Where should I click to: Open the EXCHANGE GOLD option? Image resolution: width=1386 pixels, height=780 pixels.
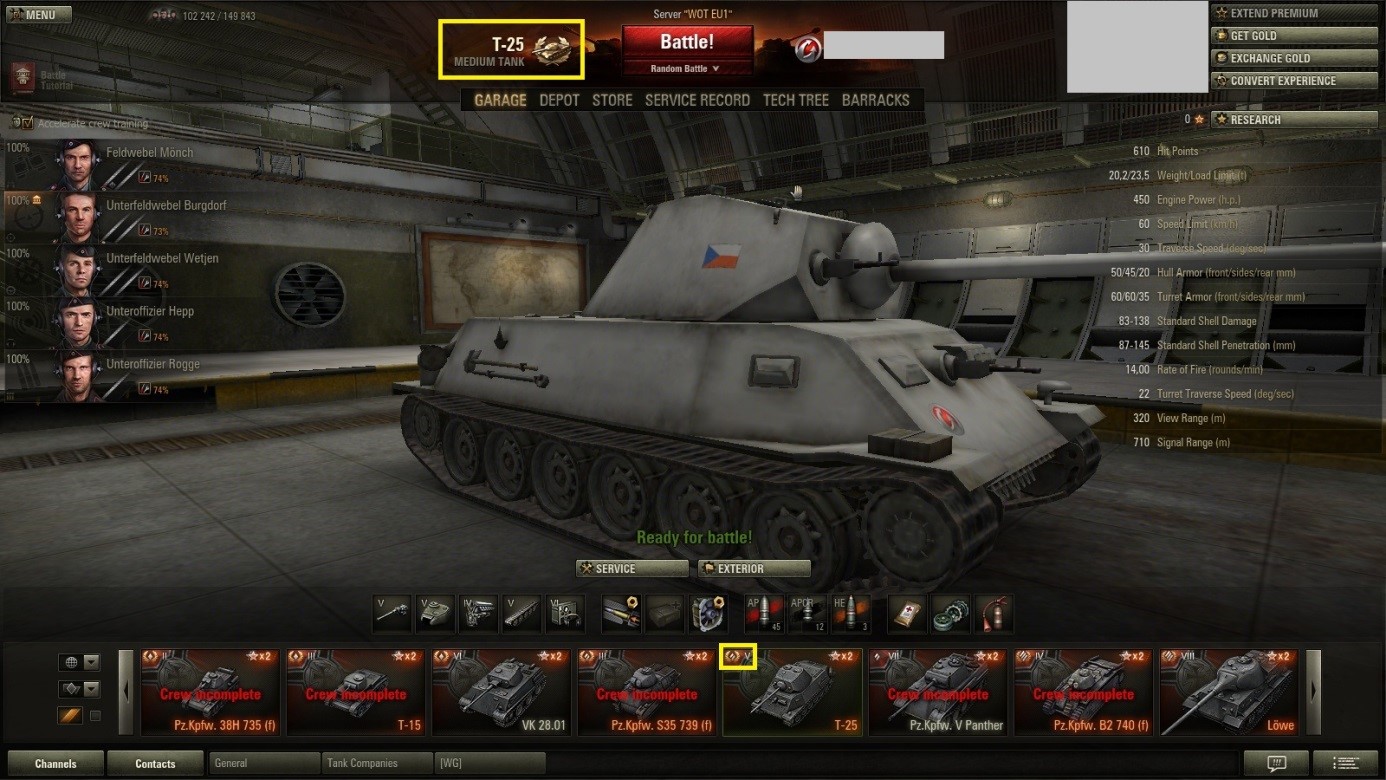tap(1278, 58)
